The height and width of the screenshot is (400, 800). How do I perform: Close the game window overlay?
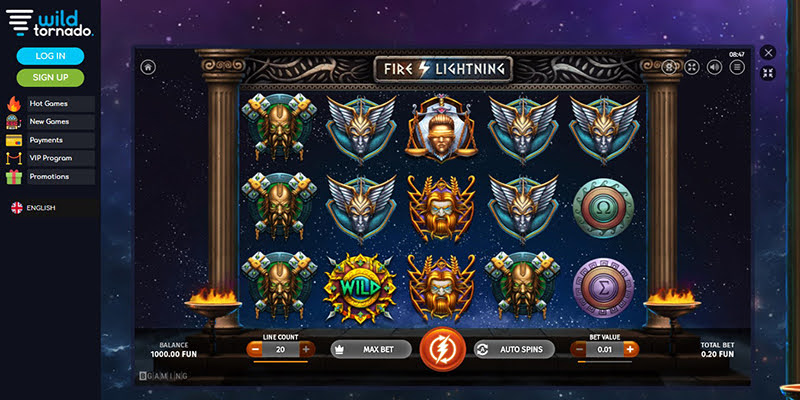tap(768, 52)
